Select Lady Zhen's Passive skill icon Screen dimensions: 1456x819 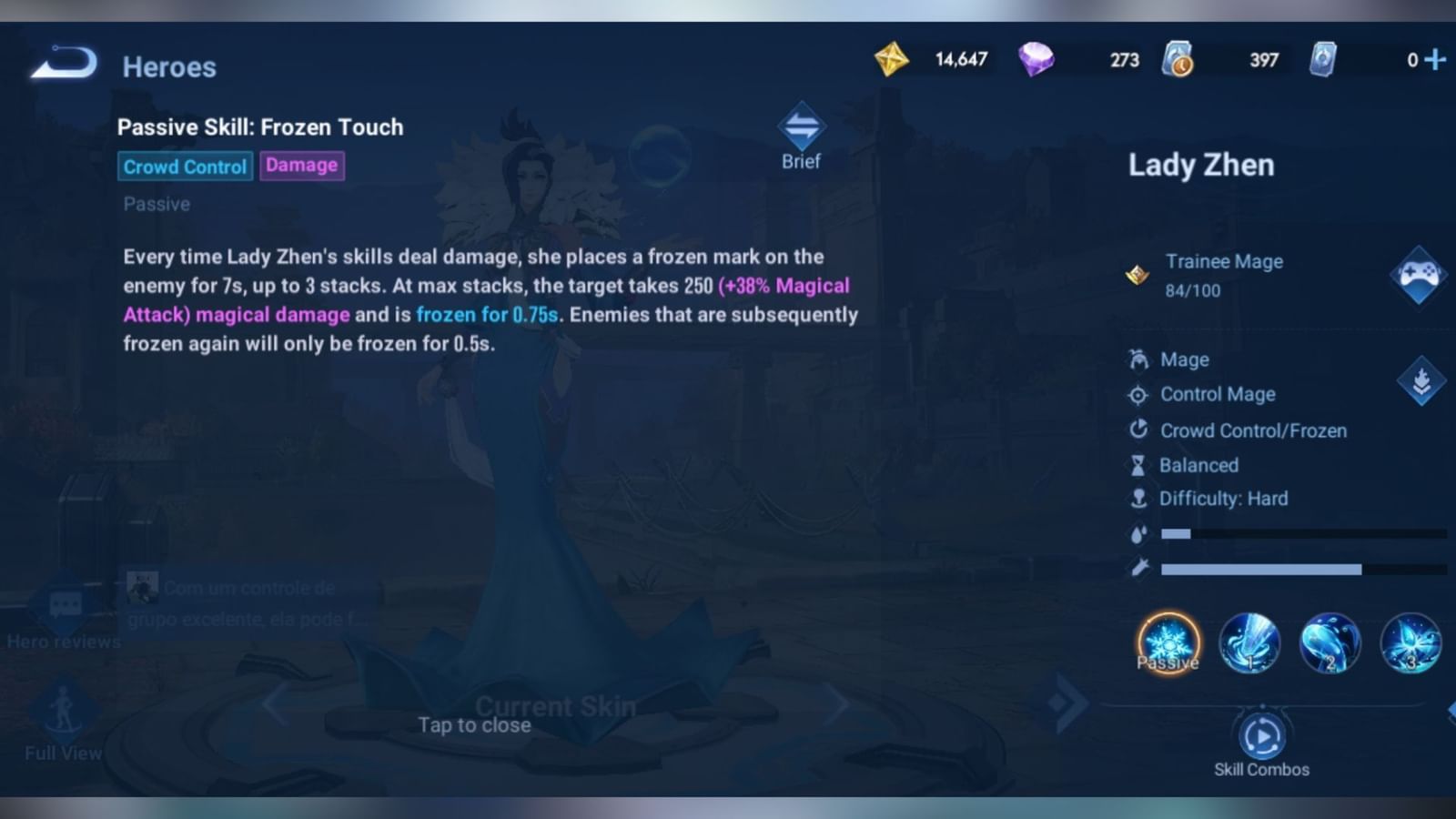click(x=1168, y=643)
